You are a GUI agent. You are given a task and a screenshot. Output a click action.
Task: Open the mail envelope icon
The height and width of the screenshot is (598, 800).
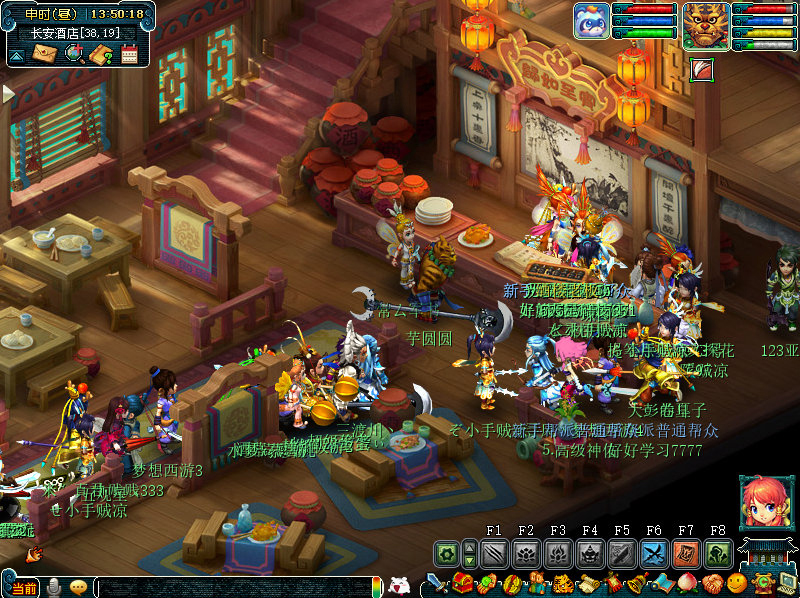44,54
